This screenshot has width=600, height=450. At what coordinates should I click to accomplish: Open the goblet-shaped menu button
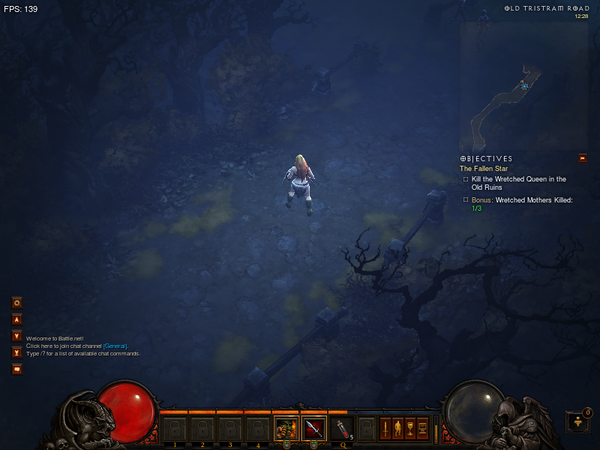410,428
